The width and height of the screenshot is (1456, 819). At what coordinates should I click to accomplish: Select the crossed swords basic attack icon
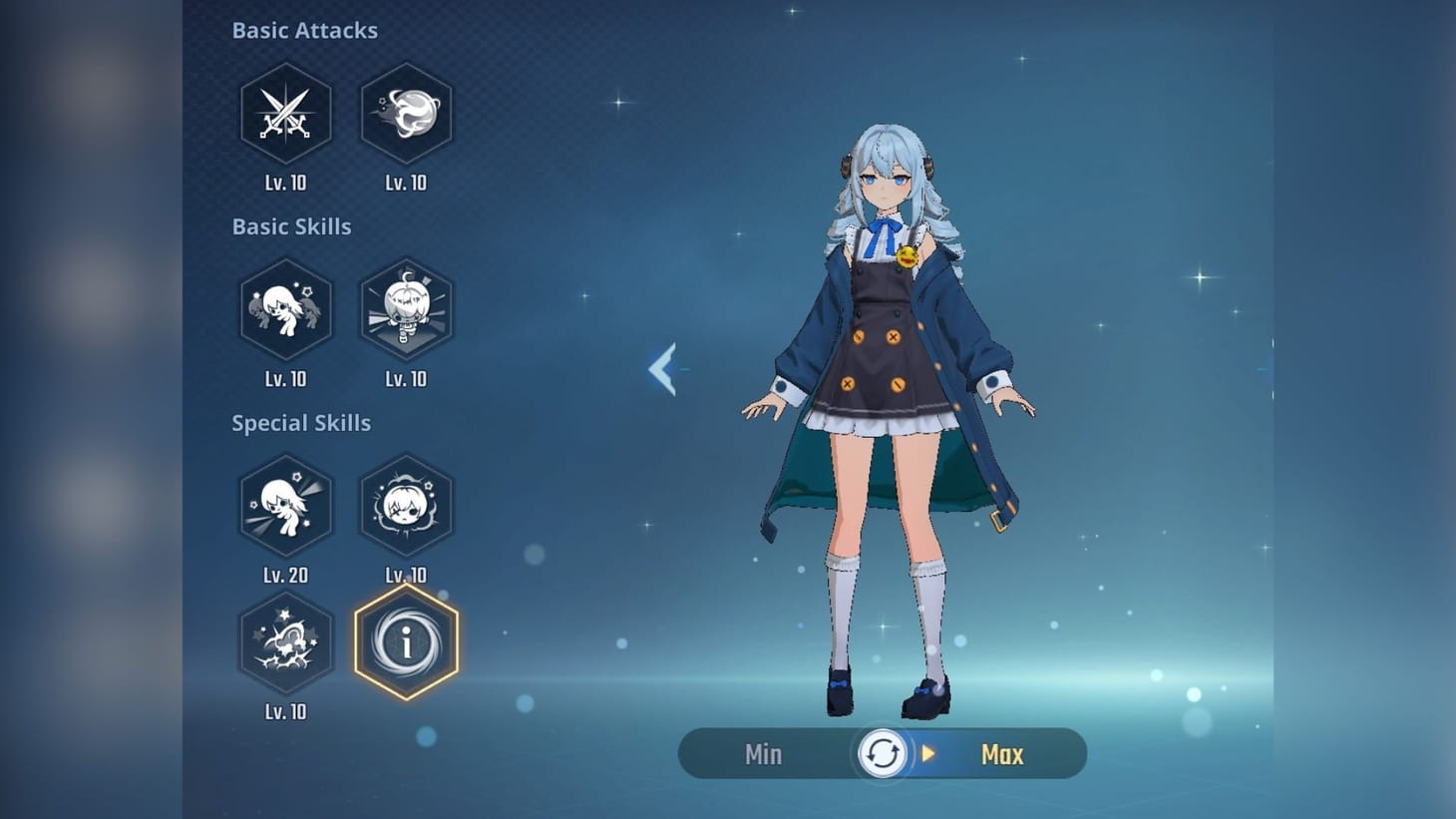pyautogui.click(x=286, y=113)
